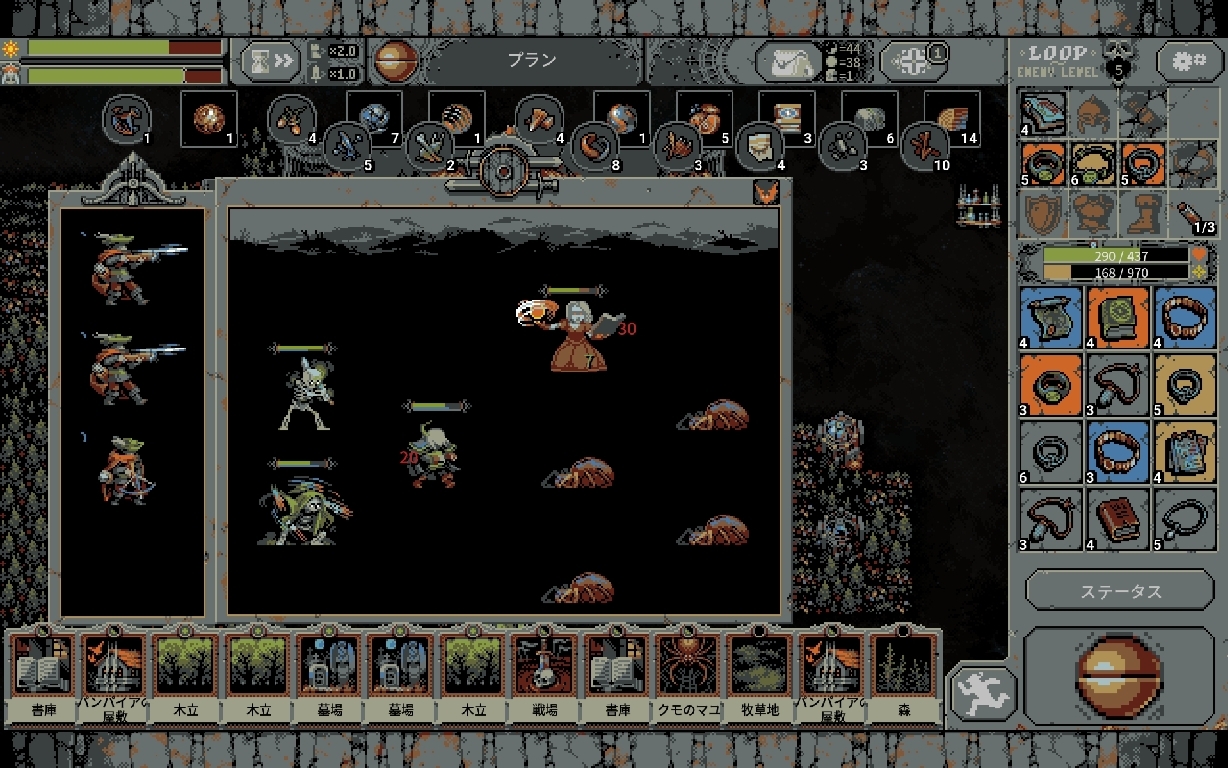Select the green book on orange background
The image size is (1228, 768).
[x=1118, y=316]
